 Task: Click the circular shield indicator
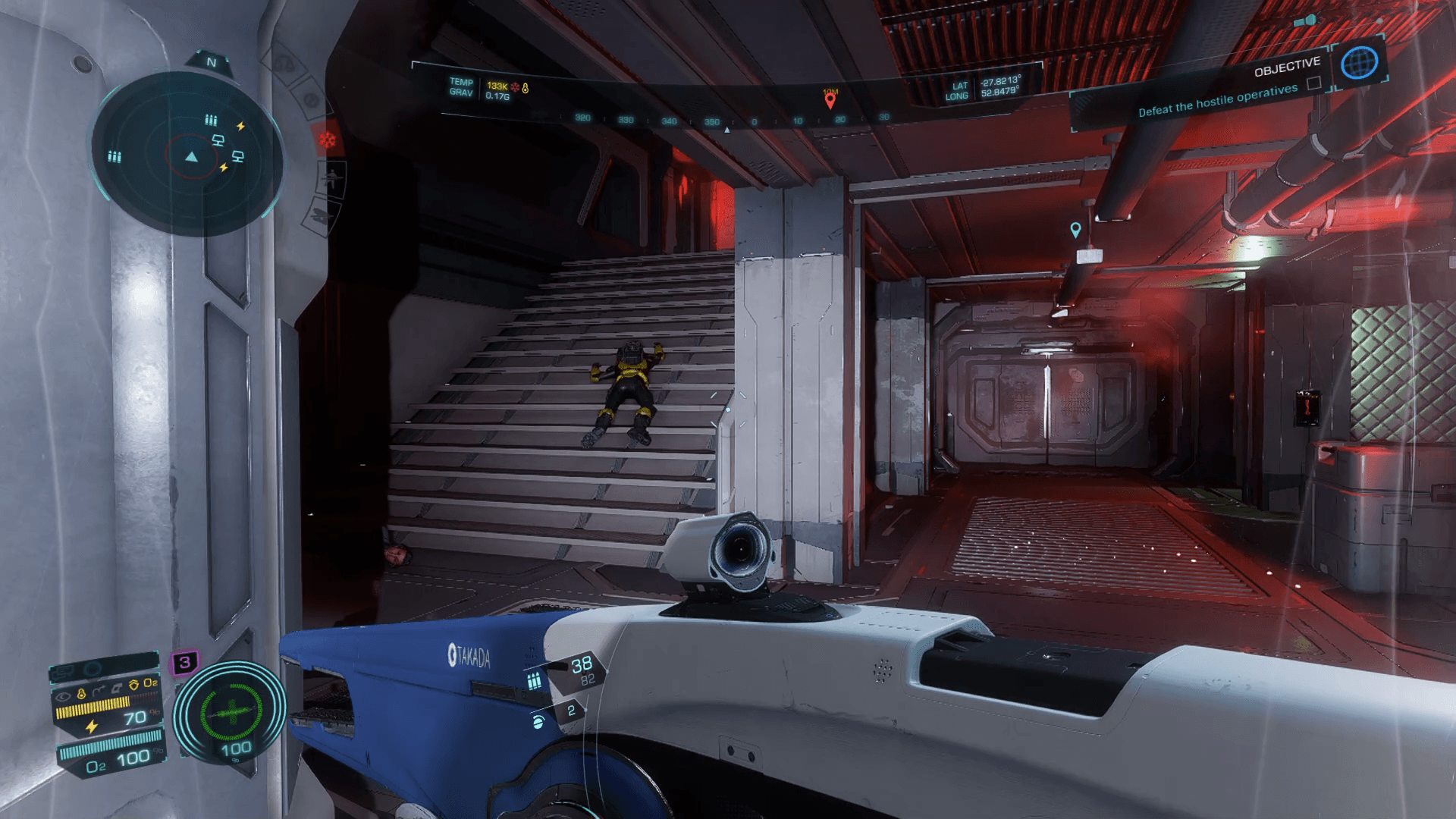[x=231, y=711]
